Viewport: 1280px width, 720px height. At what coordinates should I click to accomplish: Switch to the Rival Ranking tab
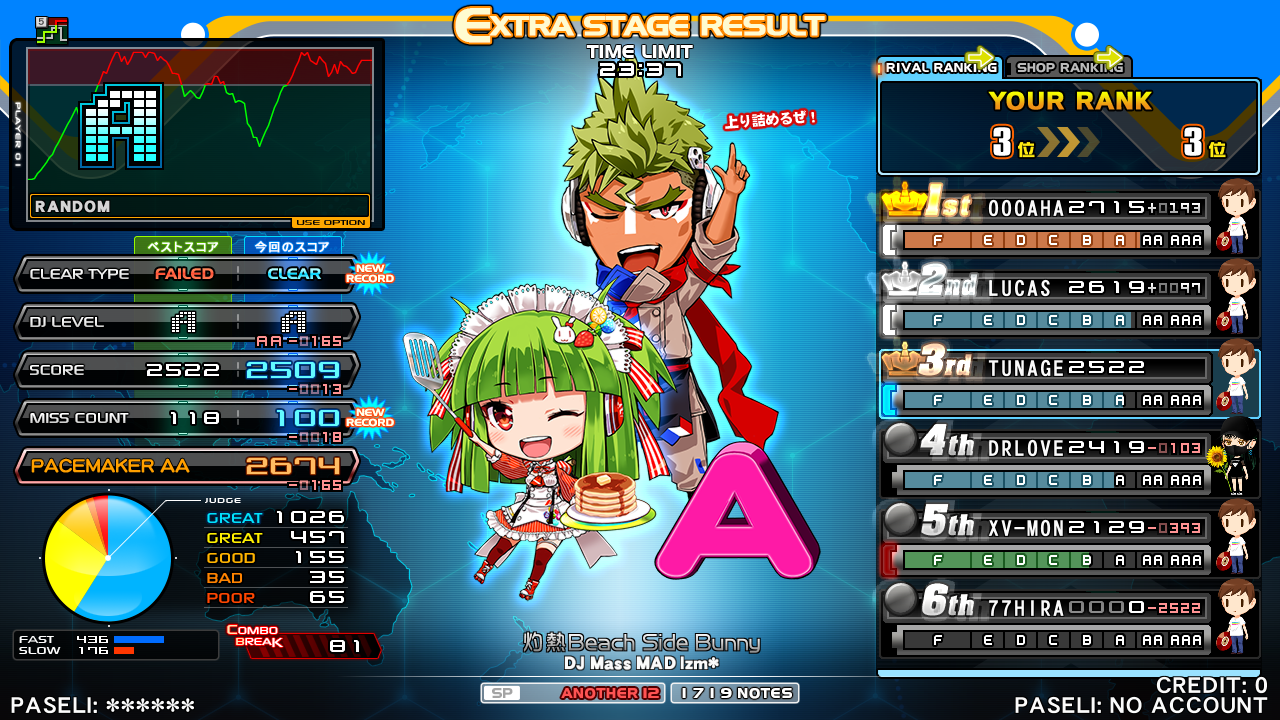(x=938, y=68)
